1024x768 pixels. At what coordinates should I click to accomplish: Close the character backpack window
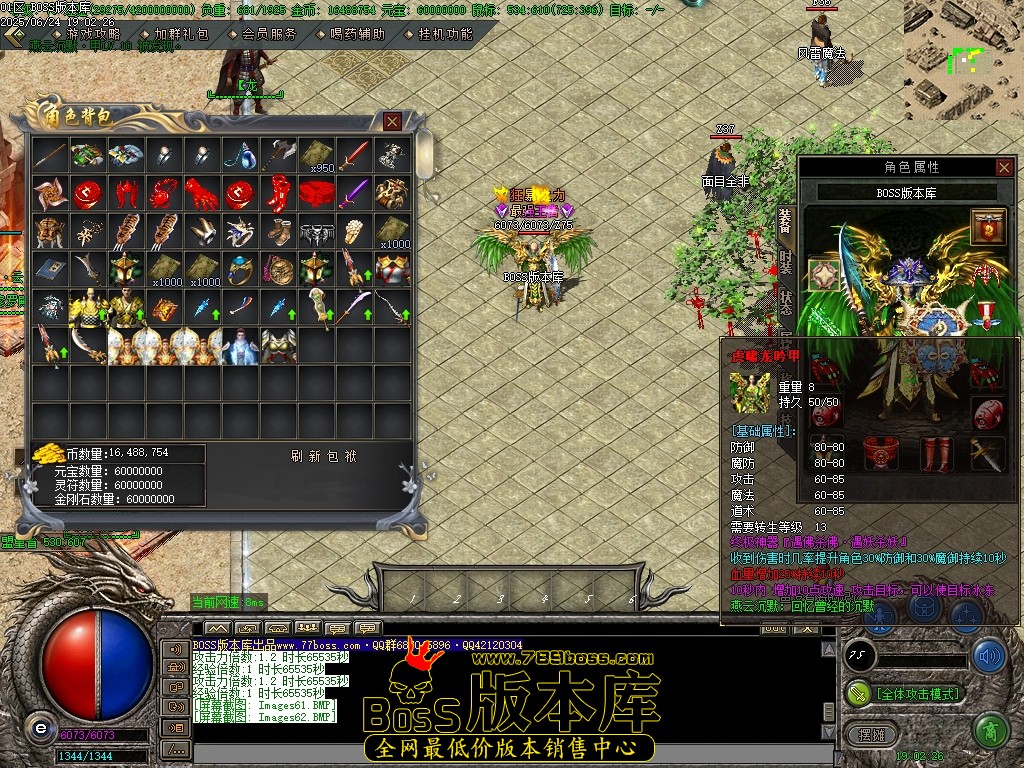392,121
